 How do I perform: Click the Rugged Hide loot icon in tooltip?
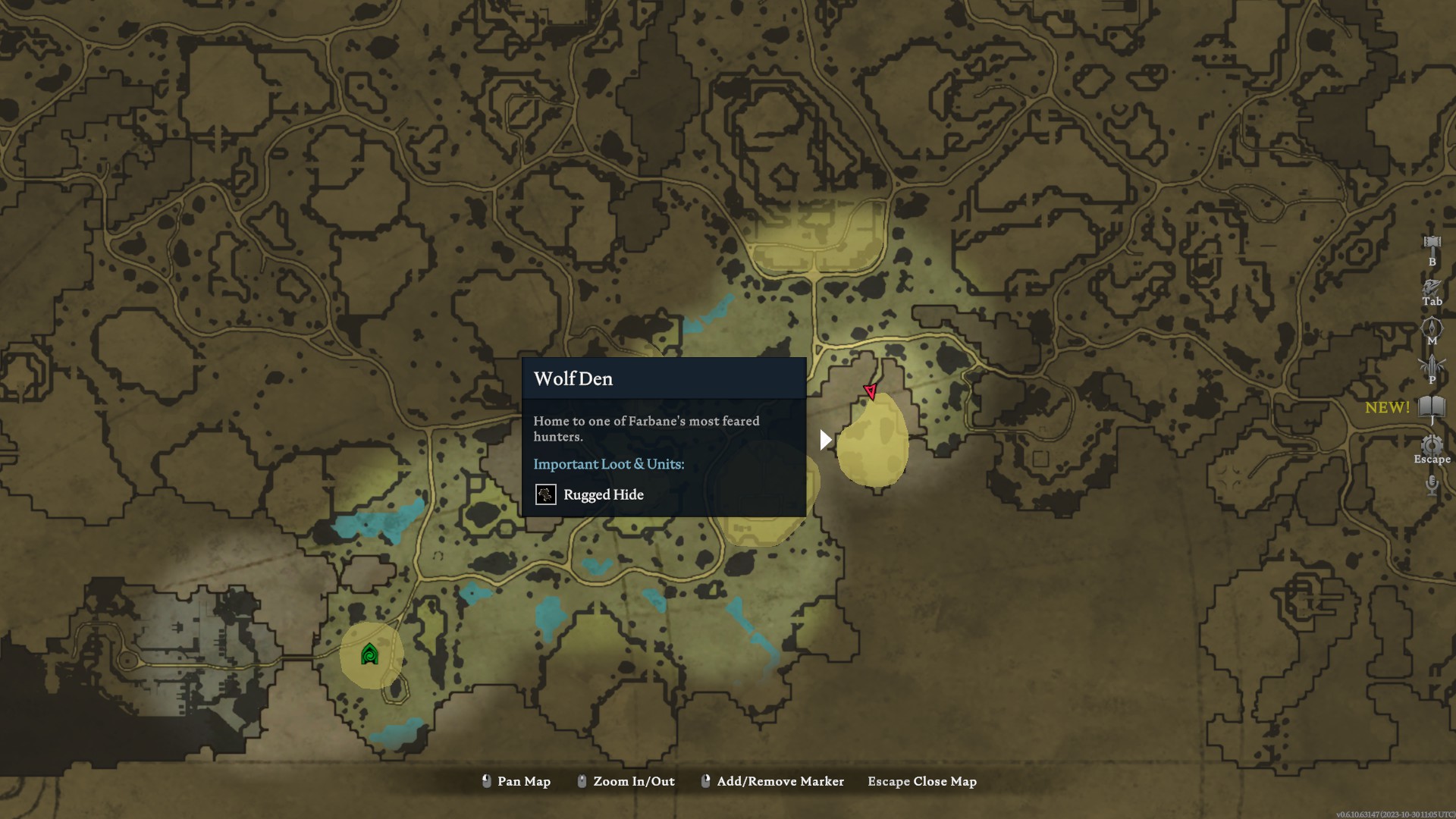pyautogui.click(x=546, y=495)
